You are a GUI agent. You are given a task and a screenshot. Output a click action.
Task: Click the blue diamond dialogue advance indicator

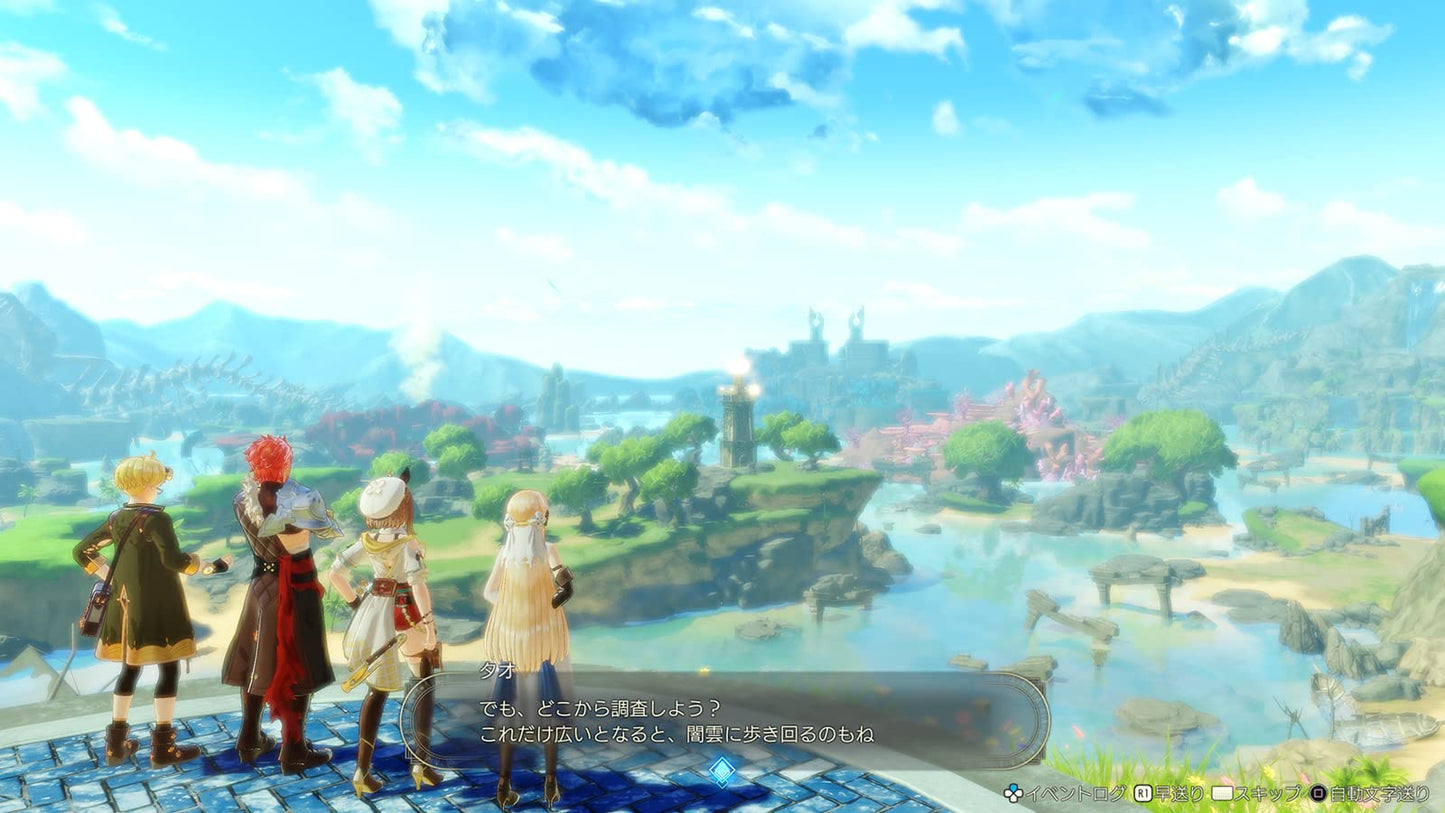click(x=722, y=770)
